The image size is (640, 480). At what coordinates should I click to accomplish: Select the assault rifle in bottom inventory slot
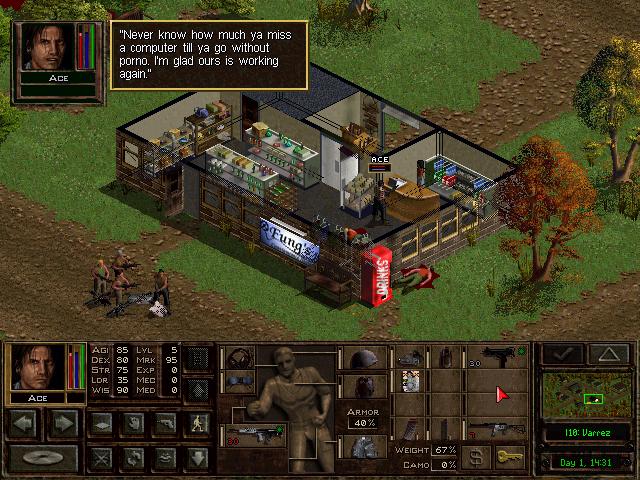pyautogui.click(x=497, y=430)
